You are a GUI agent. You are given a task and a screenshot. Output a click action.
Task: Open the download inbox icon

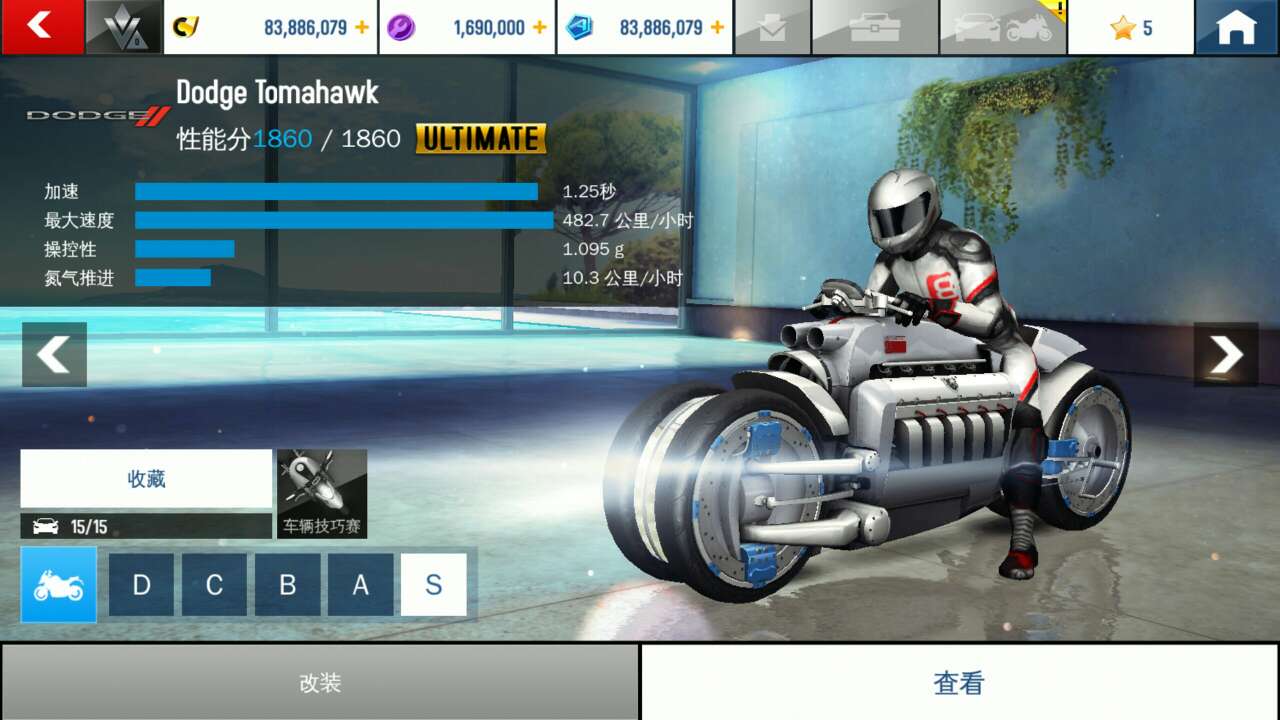pyautogui.click(x=772, y=27)
